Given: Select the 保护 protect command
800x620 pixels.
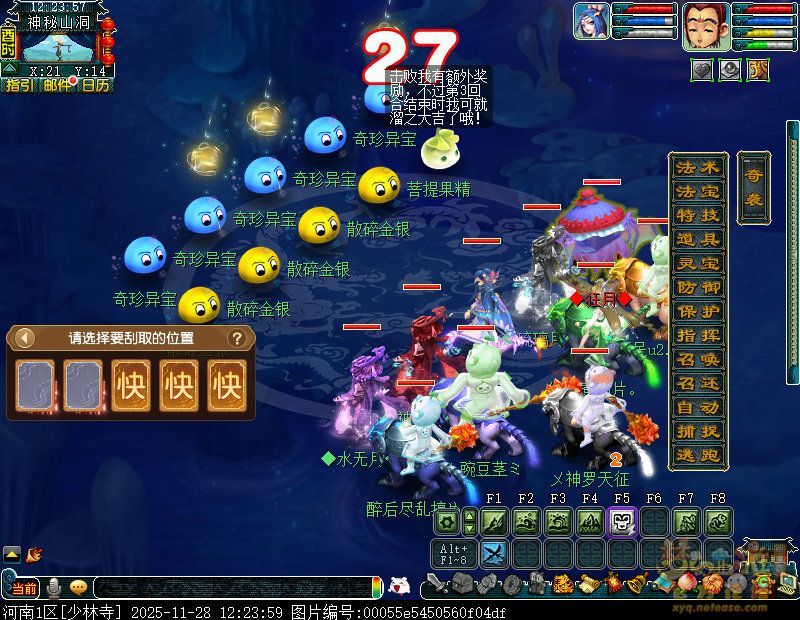Looking at the screenshot, I should pos(697,311).
